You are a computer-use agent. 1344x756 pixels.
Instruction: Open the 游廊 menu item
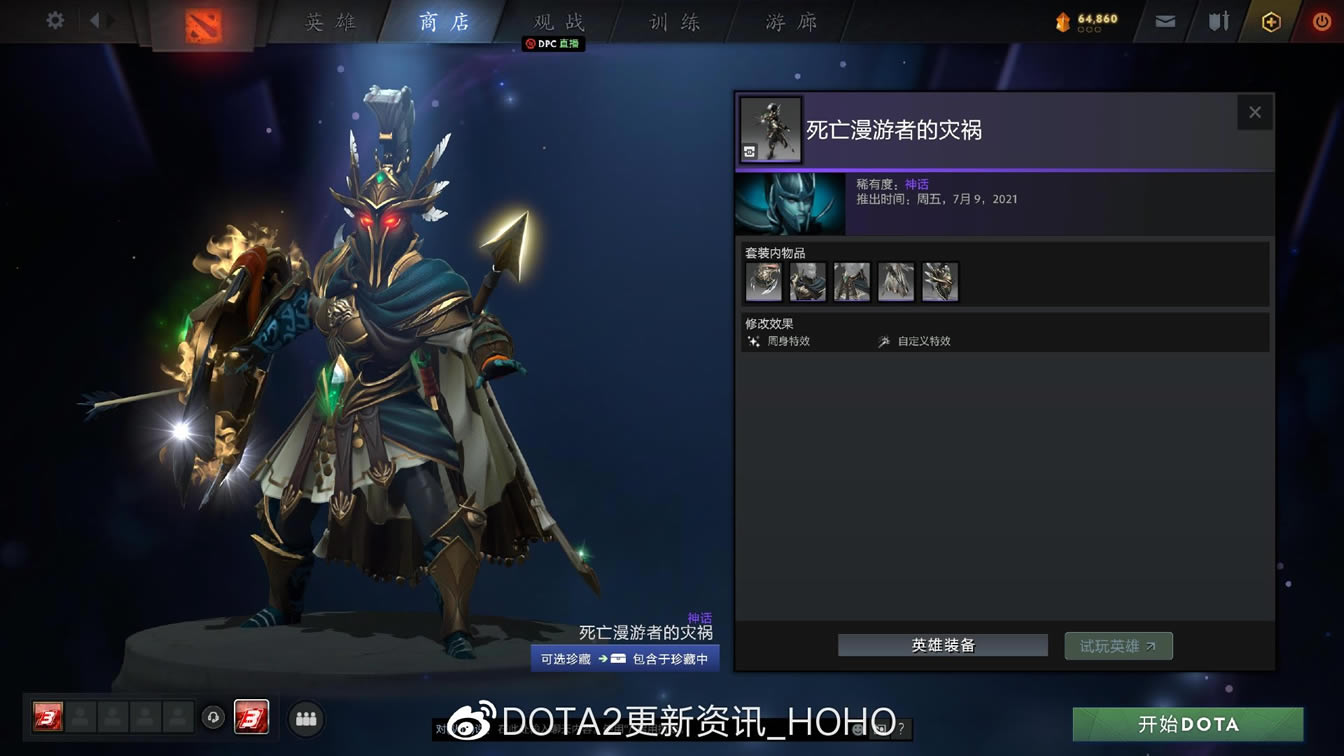tap(789, 22)
